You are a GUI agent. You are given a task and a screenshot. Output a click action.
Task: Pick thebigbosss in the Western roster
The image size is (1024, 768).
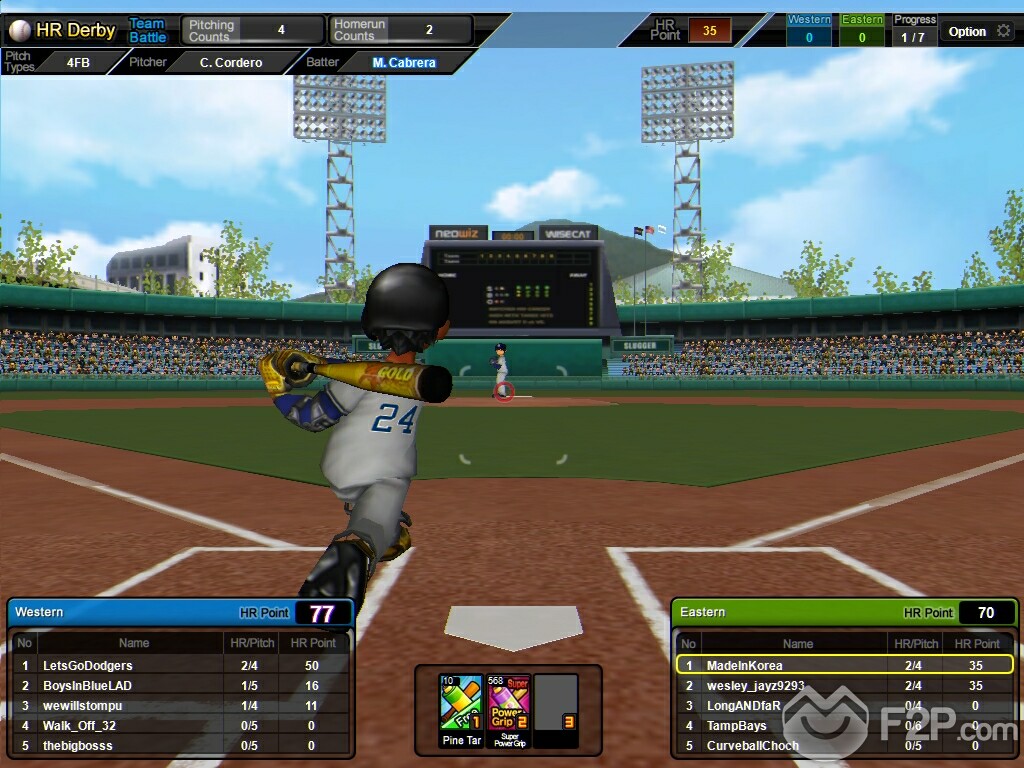(78, 745)
